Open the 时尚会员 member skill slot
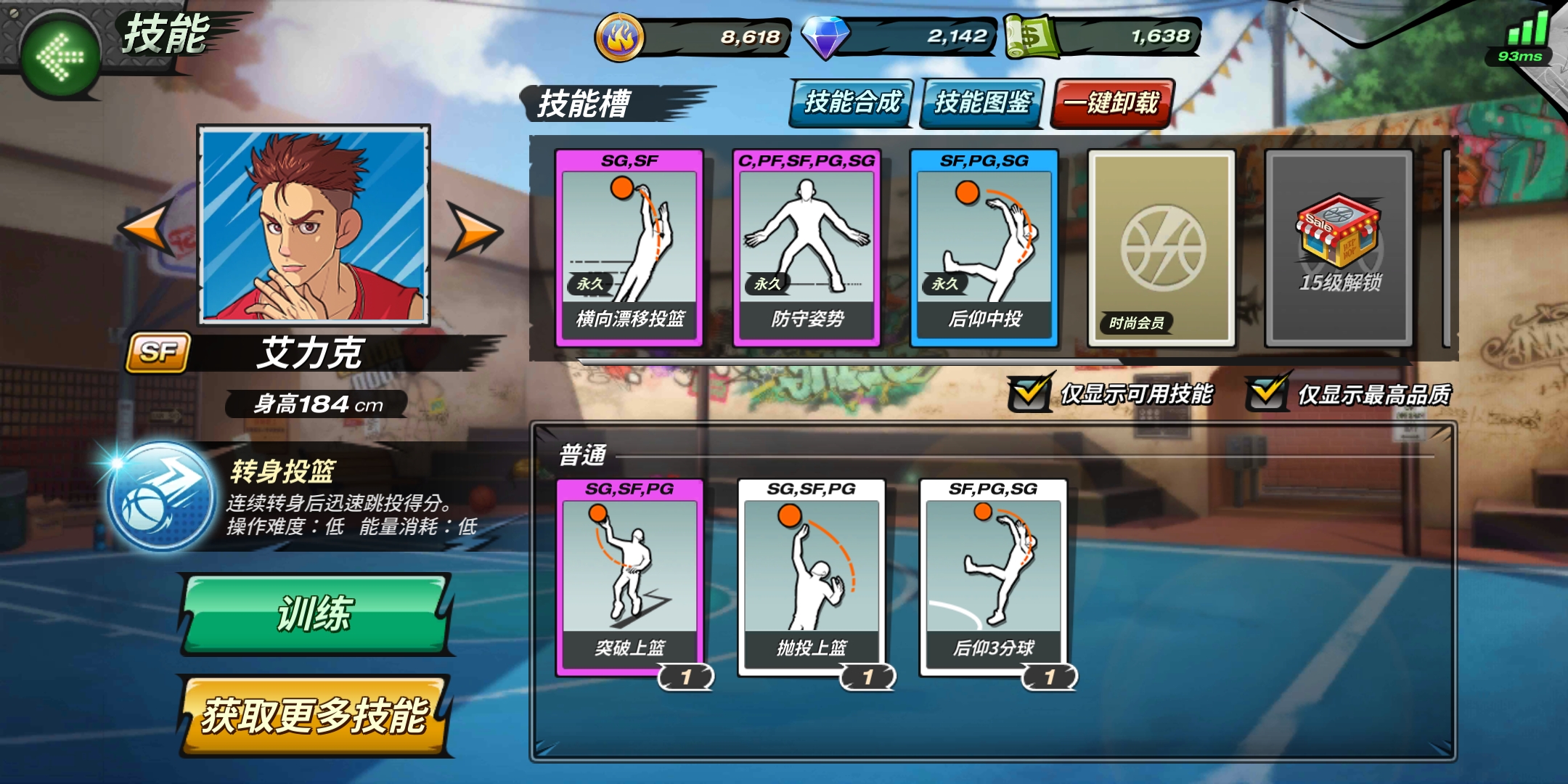Image resolution: width=1568 pixels, height=784 pixels. point(1161,248)
